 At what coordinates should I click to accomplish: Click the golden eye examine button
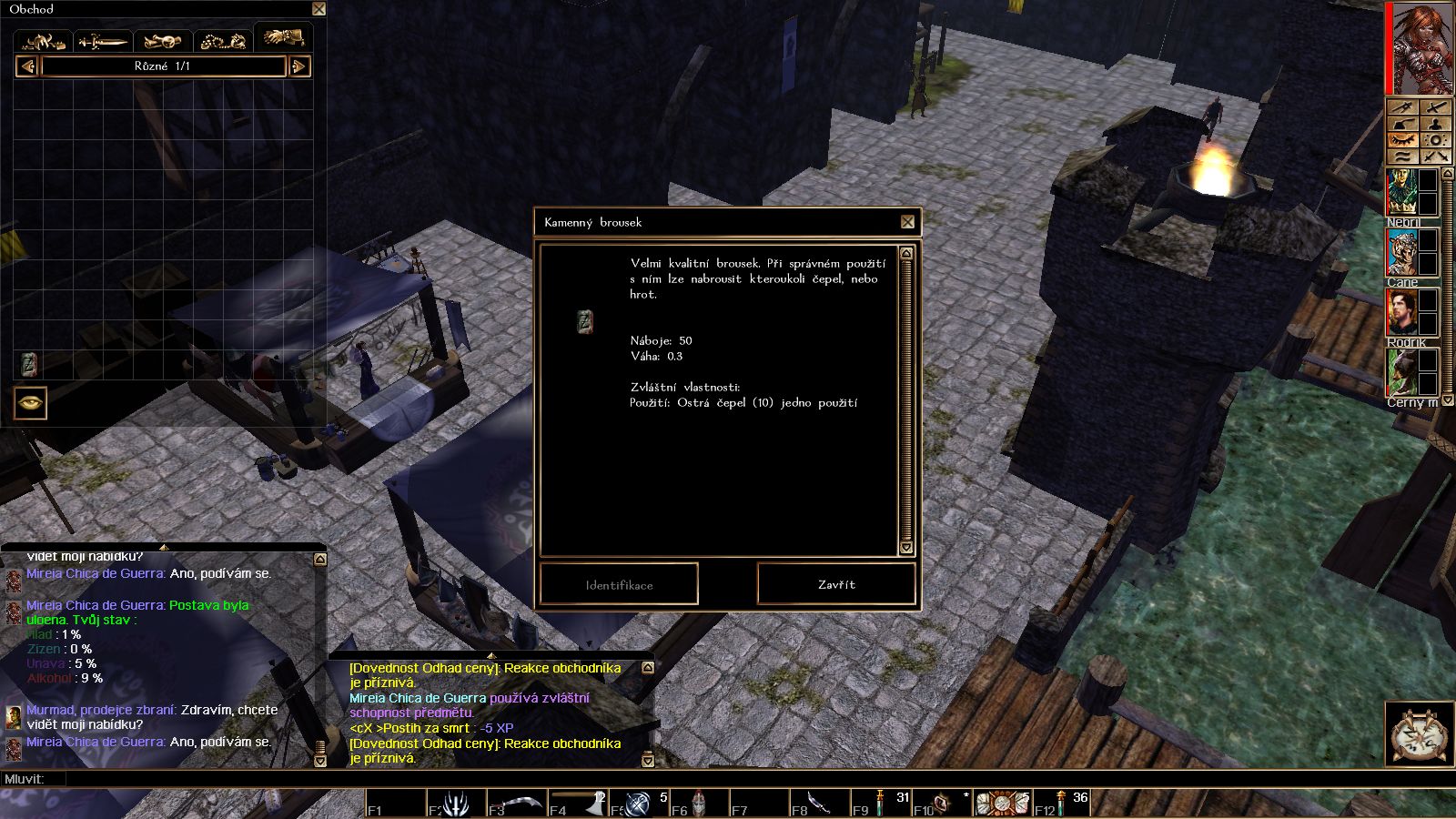(30, 402)
